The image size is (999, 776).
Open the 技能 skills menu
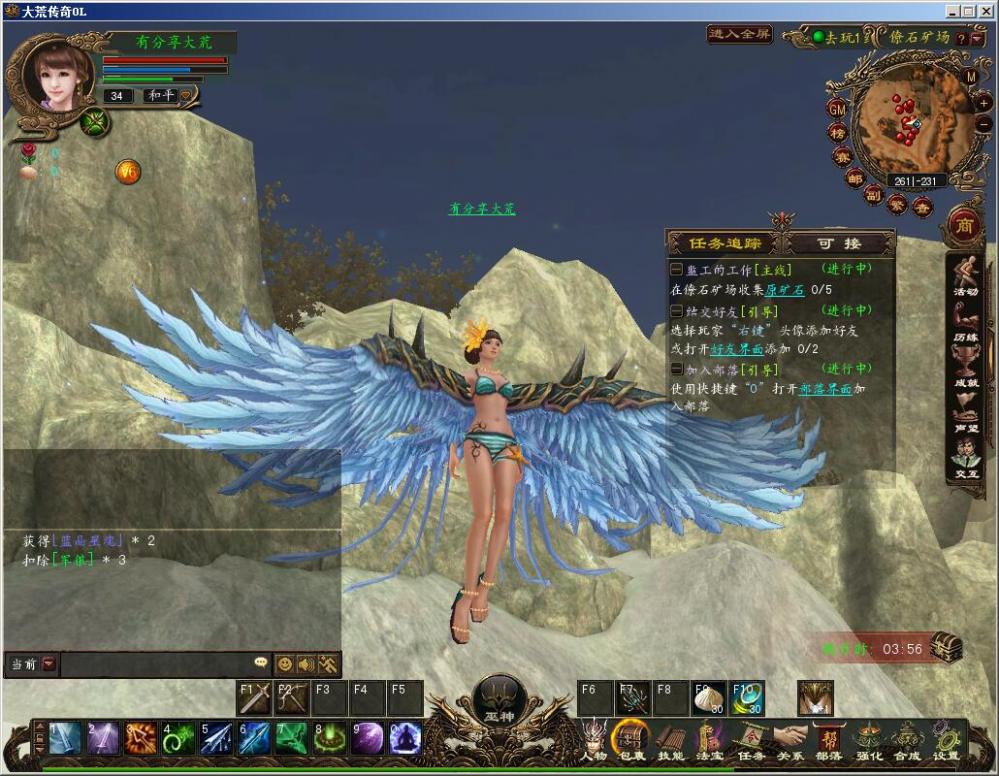(669, 742)
